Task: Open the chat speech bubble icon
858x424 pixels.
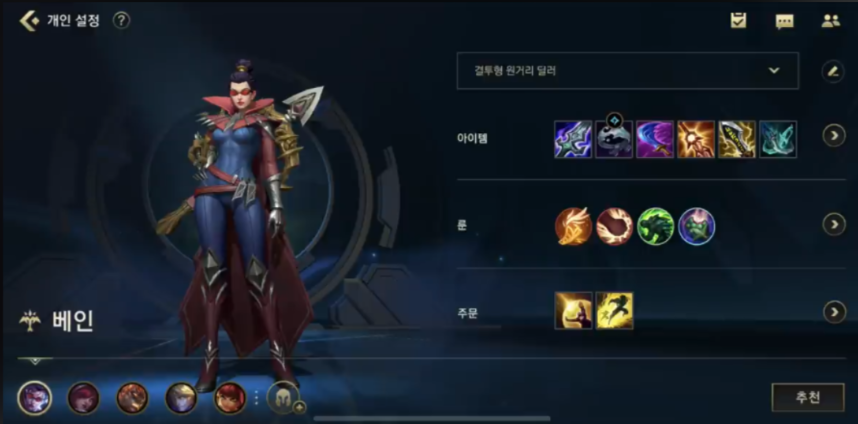Action: 785,20
